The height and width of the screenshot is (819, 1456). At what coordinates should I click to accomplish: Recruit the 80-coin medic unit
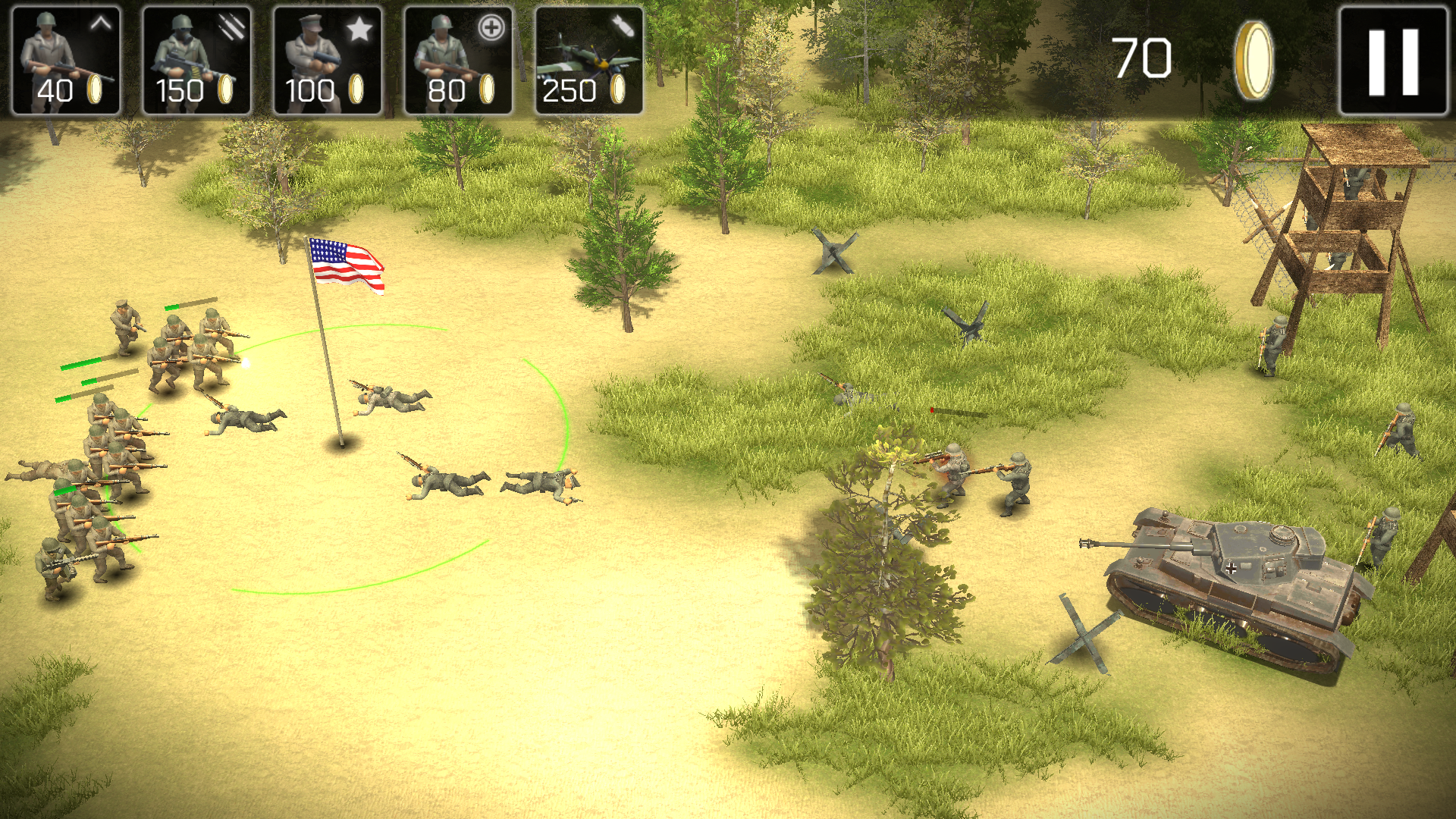point(458,61)
